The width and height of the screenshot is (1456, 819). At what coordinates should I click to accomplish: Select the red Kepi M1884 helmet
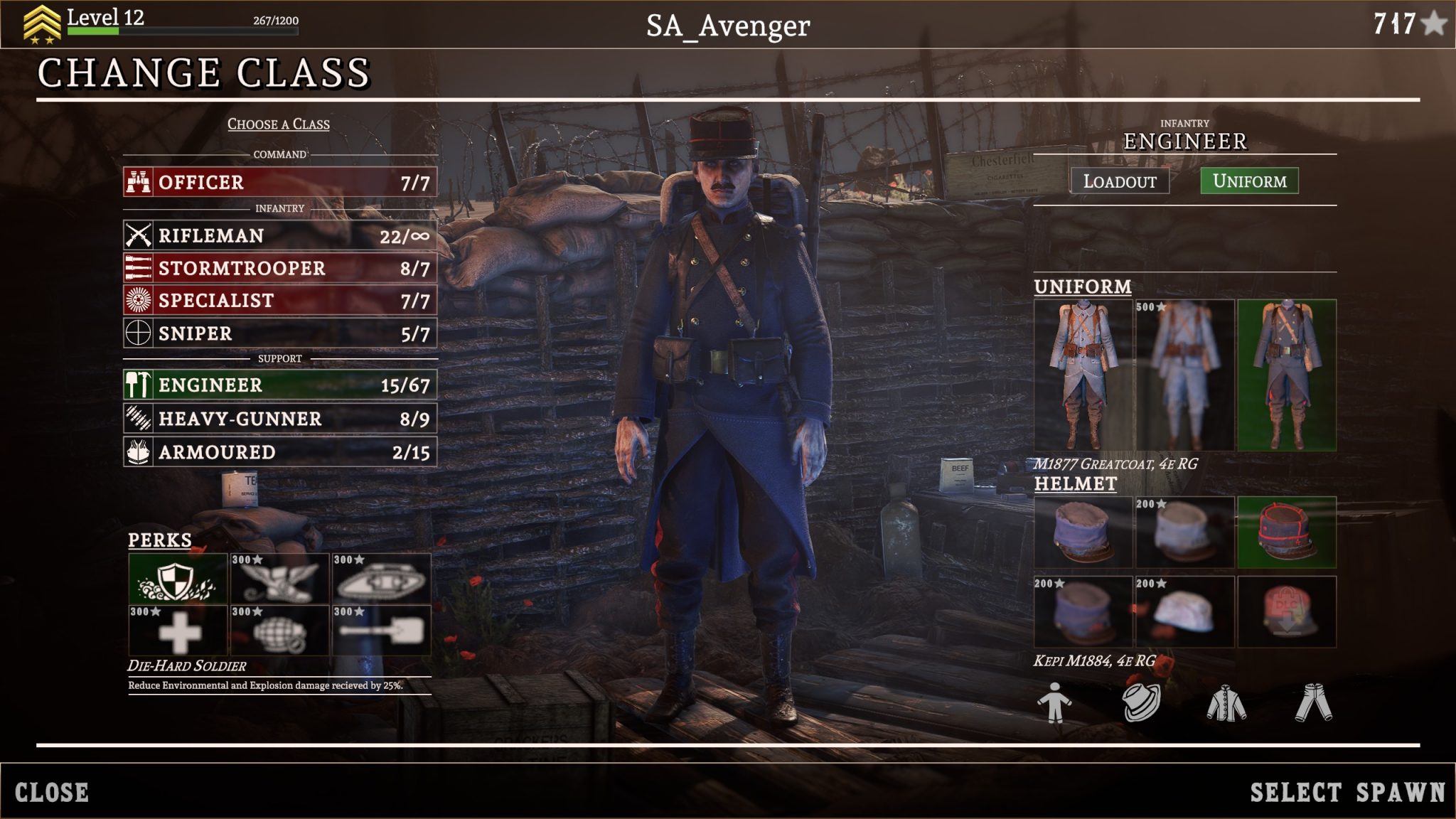point(1287,532)
